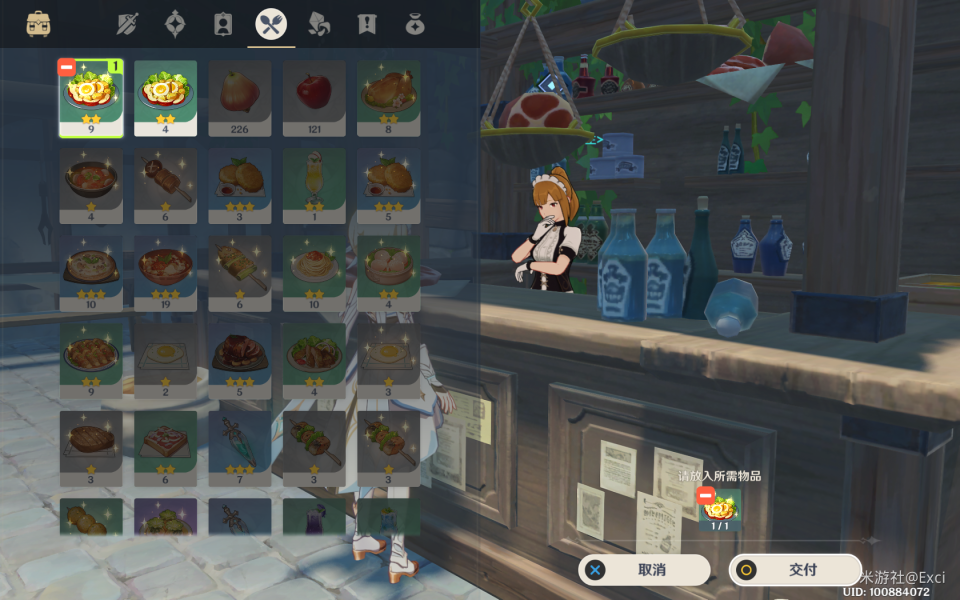
Task: Confirm delivery with the 交付 button
Action: coord(795,570)
